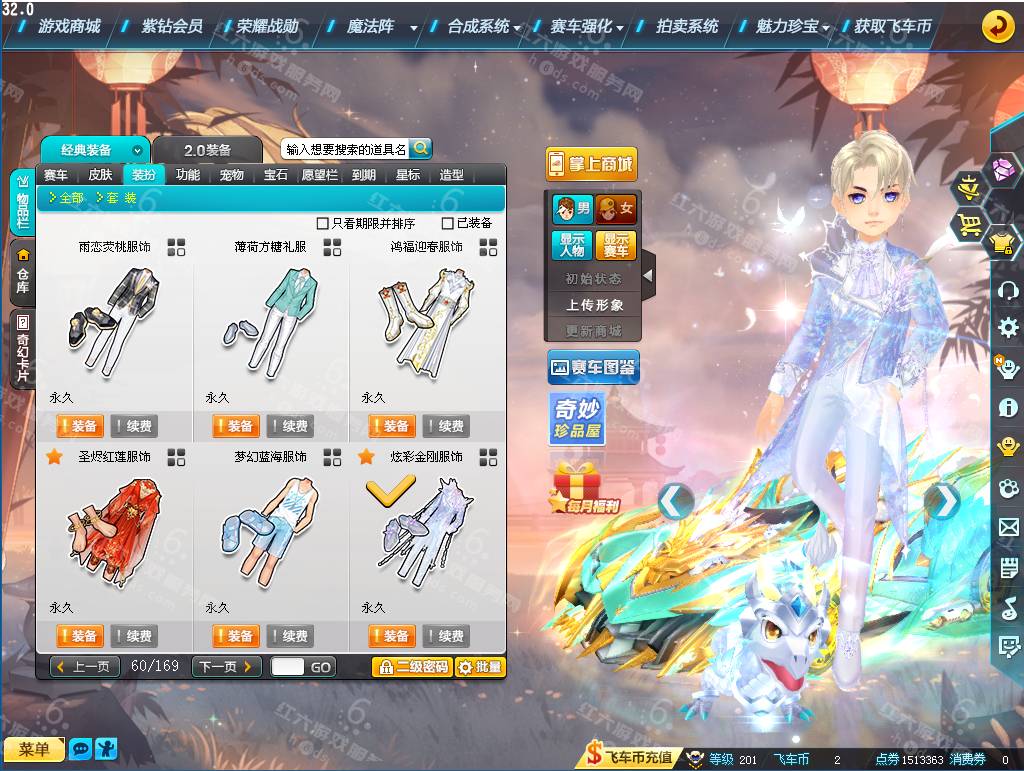Switch to the 2.0装备 tab
This screenshot has height=771, width=1024.
pos(207,150)
